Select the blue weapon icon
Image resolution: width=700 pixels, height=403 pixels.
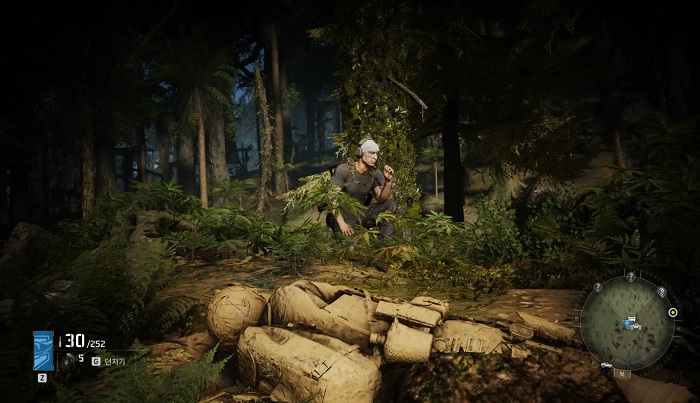43,351
